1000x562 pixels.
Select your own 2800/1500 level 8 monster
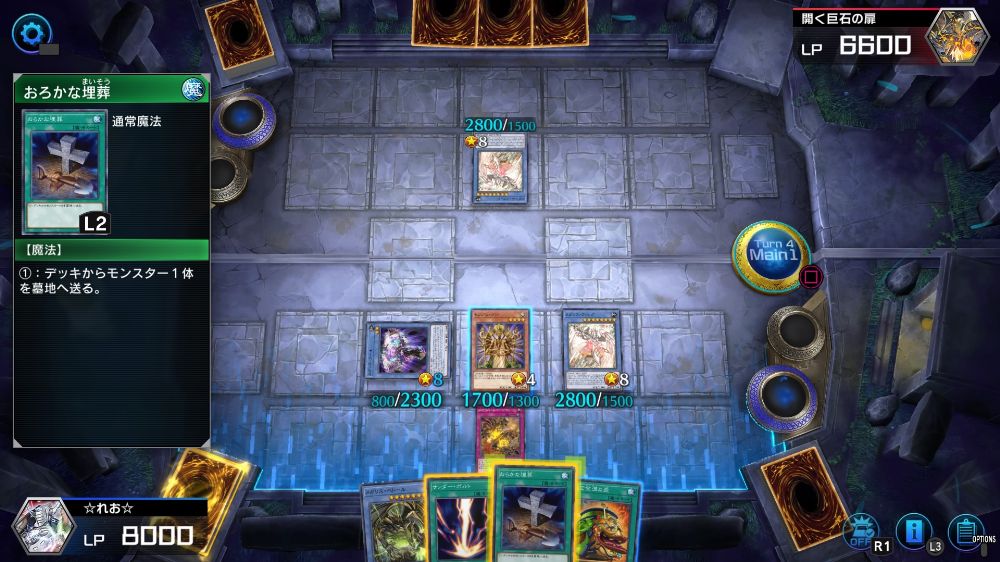click(593, 349)
